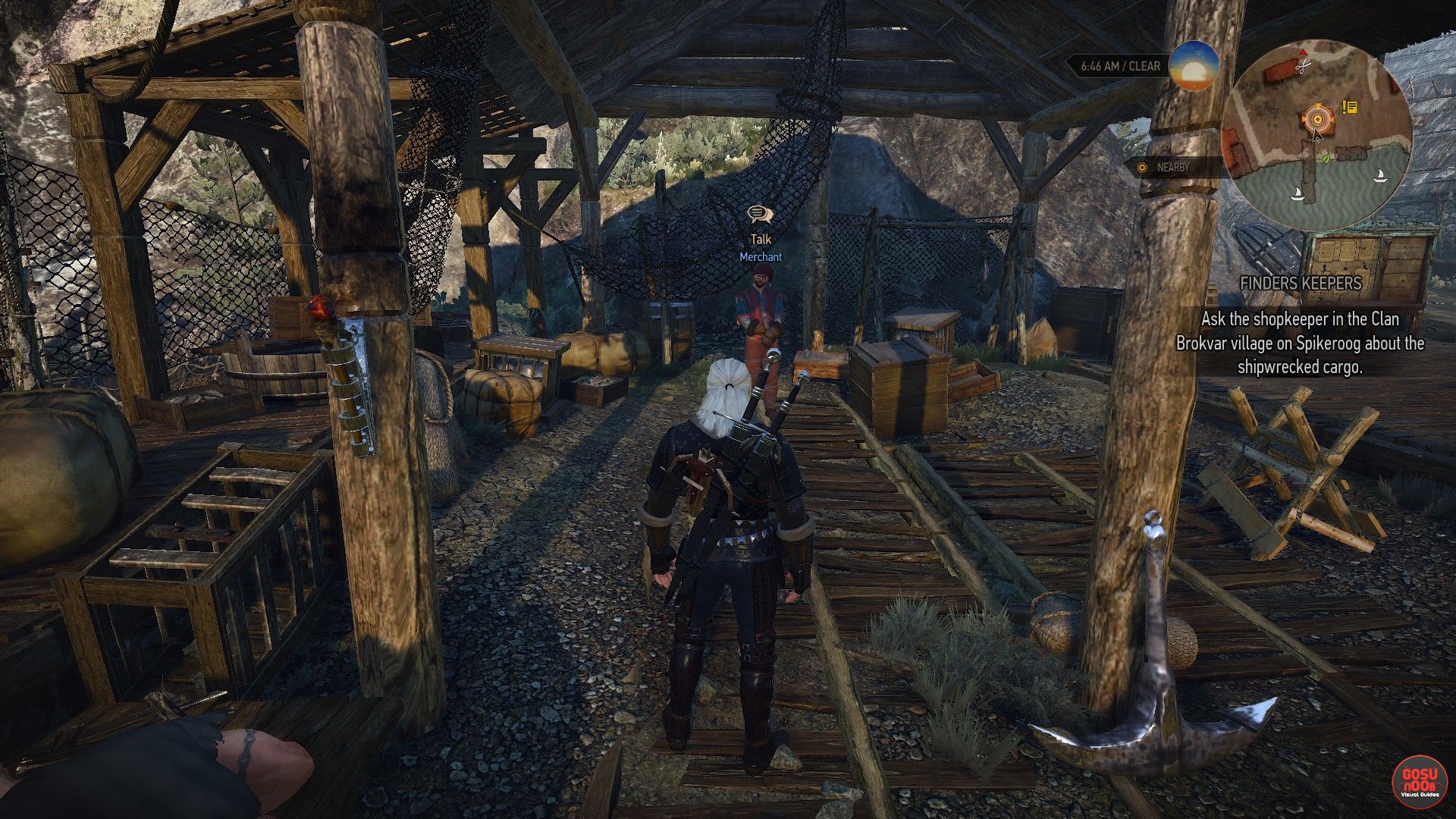The height and width of the screenshot is (819, 1456).
Task: Select the green herb leaf marker
Action: tap(1325, 159)
